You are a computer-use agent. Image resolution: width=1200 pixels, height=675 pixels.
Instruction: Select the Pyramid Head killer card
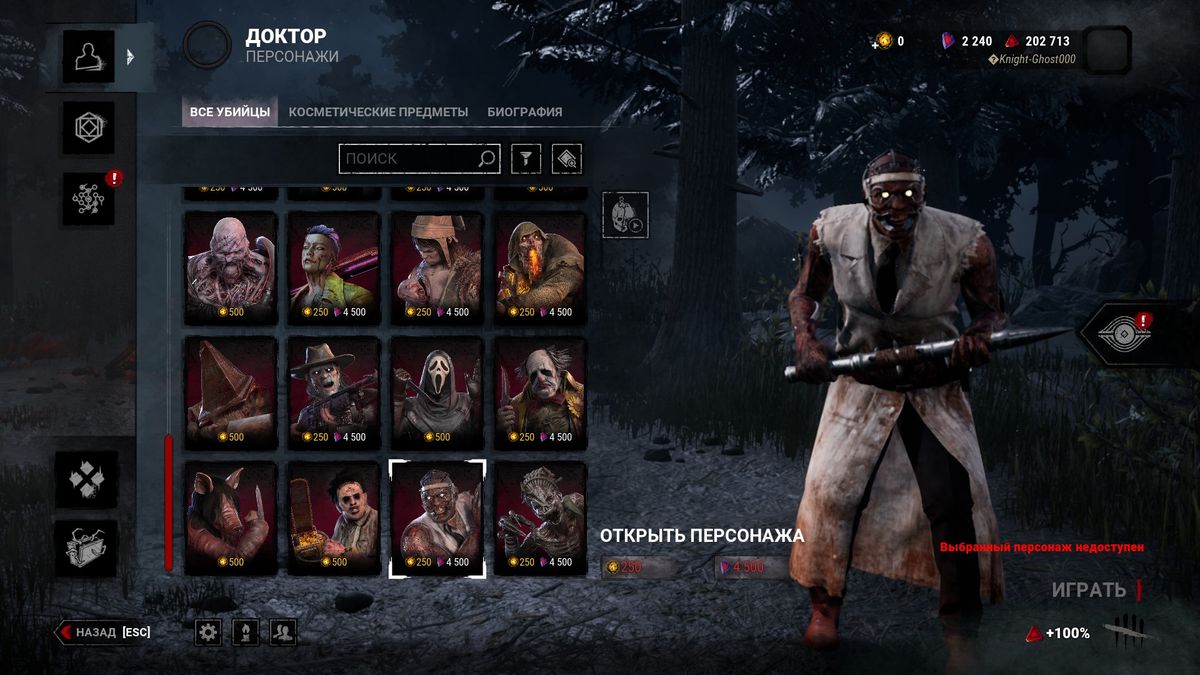click(231, 392)
